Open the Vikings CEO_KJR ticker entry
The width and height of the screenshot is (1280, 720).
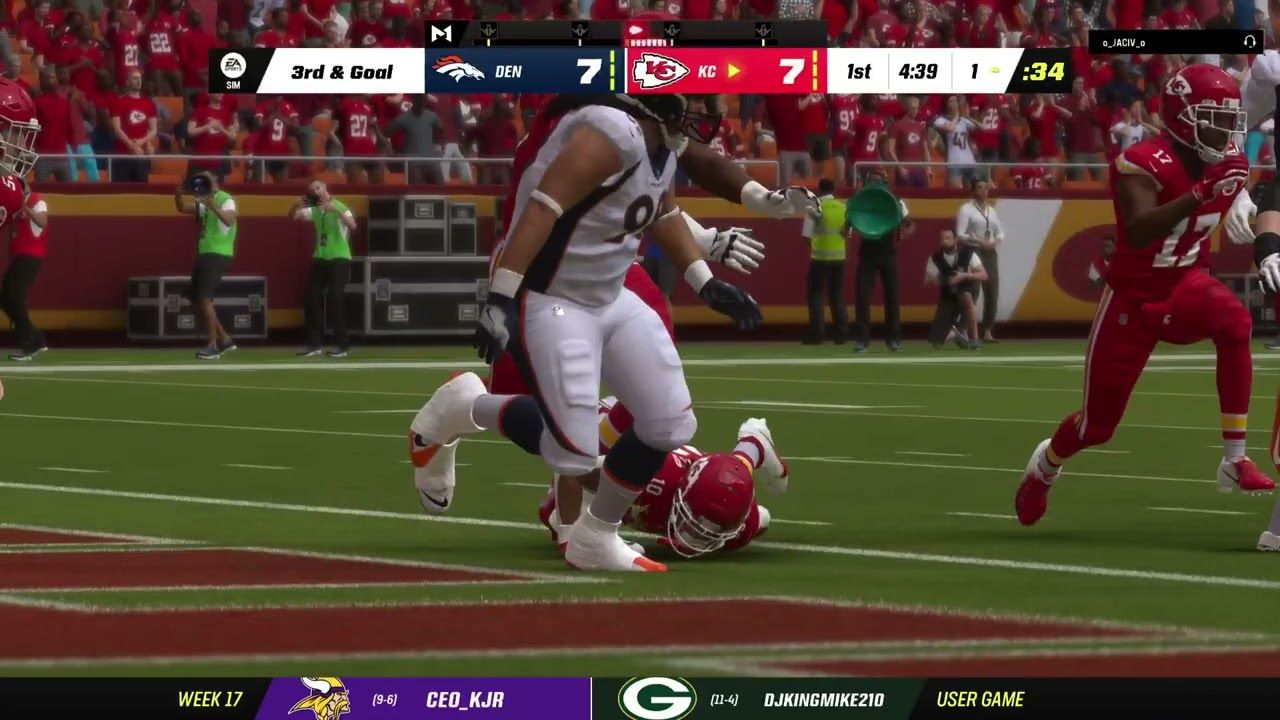pos(422,699)
